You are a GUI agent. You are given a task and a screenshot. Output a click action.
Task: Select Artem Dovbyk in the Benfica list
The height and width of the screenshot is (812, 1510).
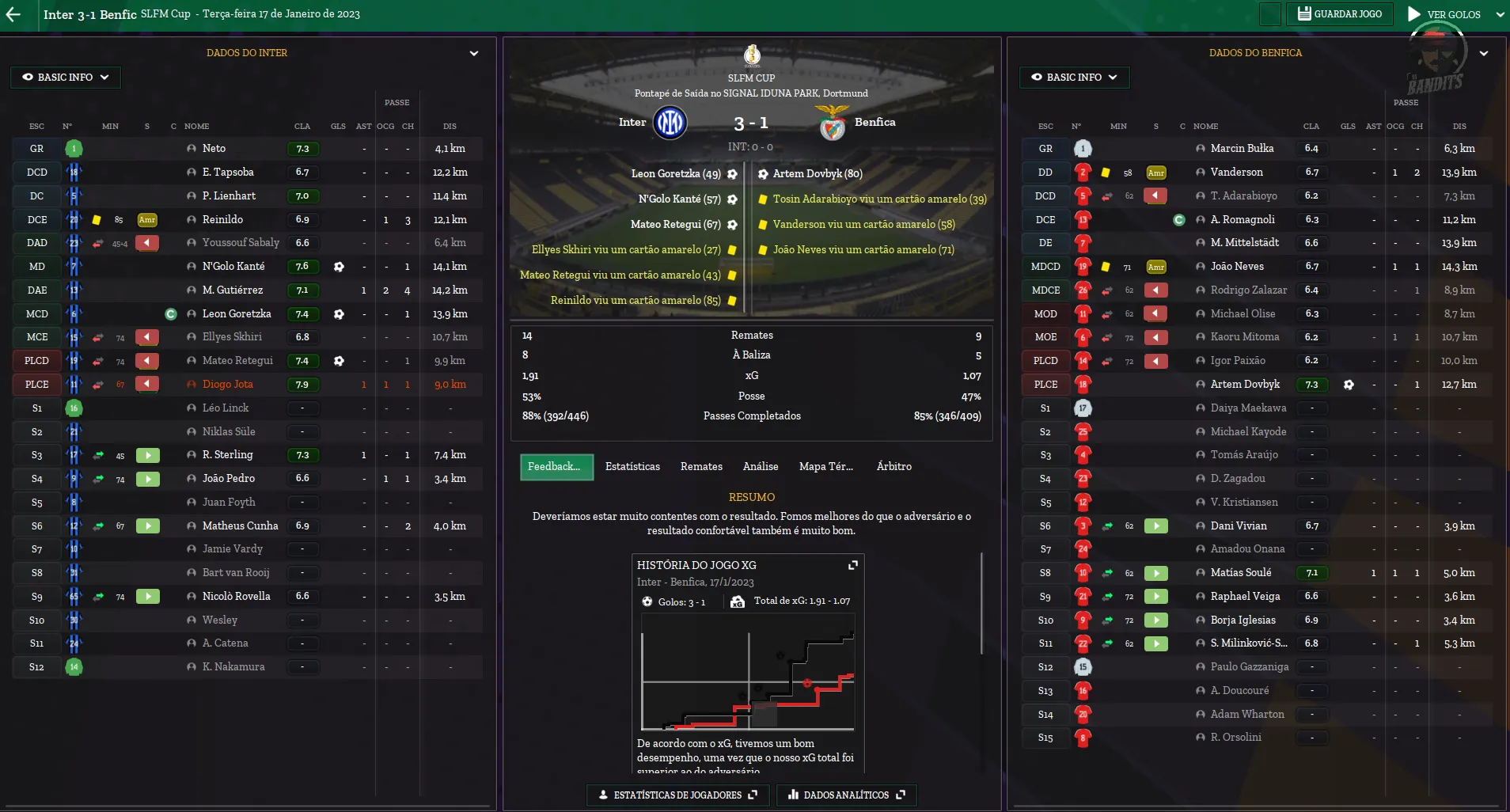1245,385
